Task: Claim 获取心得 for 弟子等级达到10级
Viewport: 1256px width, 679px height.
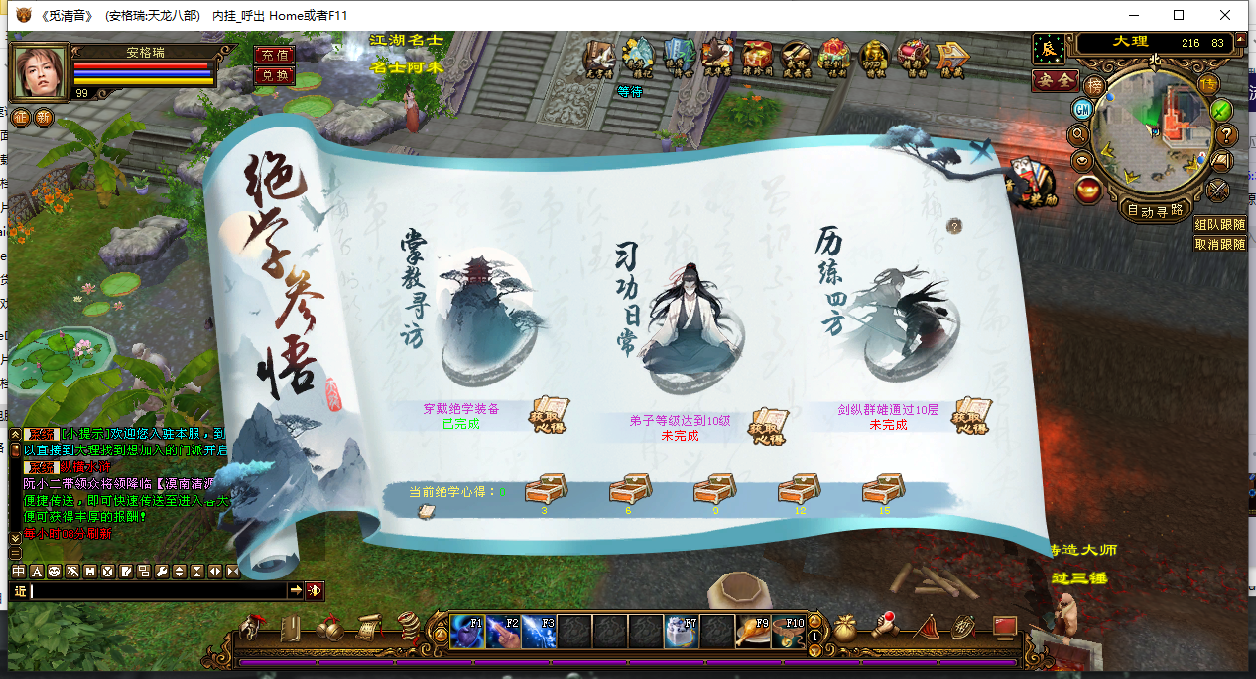Action: pos(768,426)
